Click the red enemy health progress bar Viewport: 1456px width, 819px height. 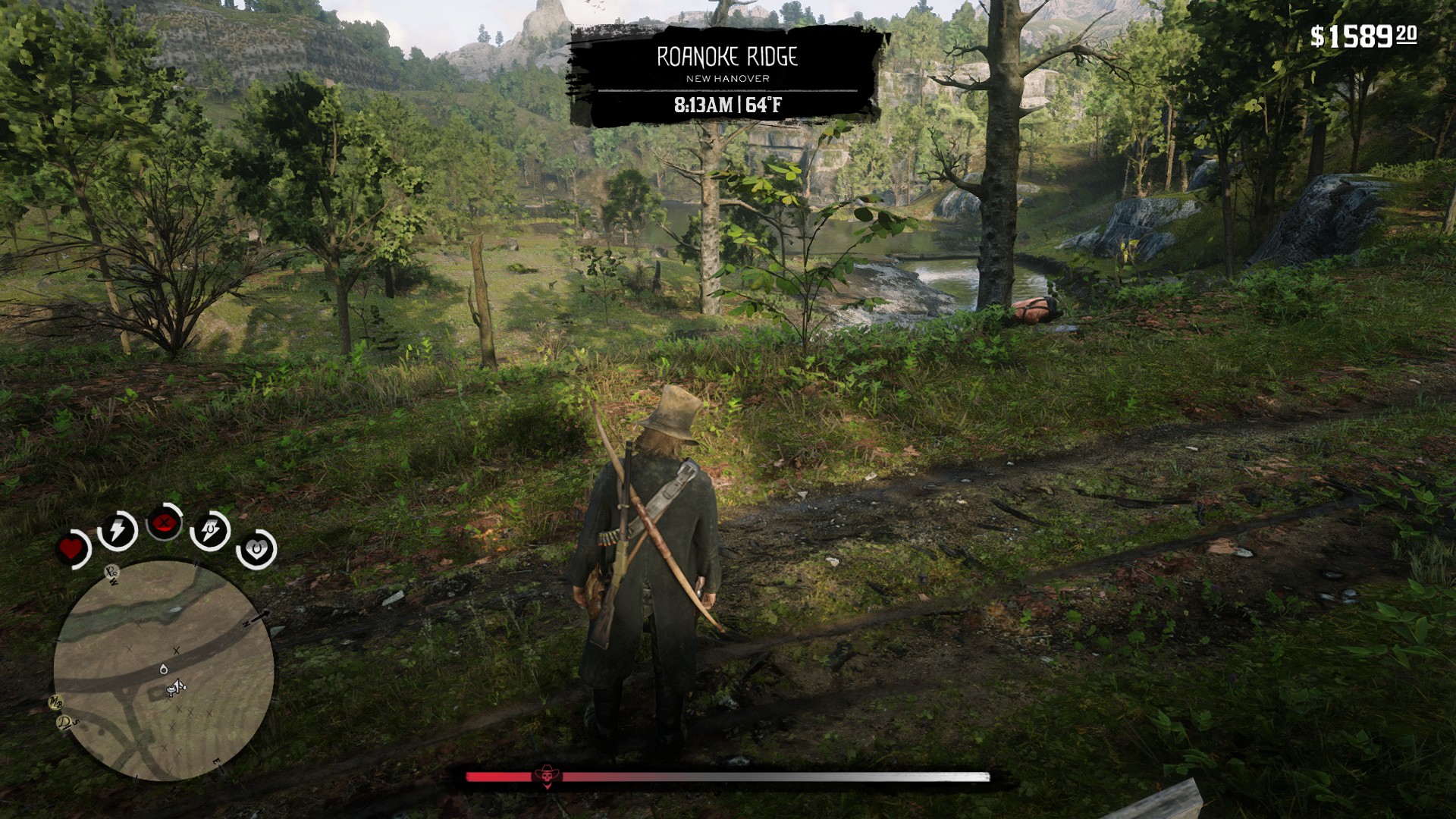coord(497,775)
